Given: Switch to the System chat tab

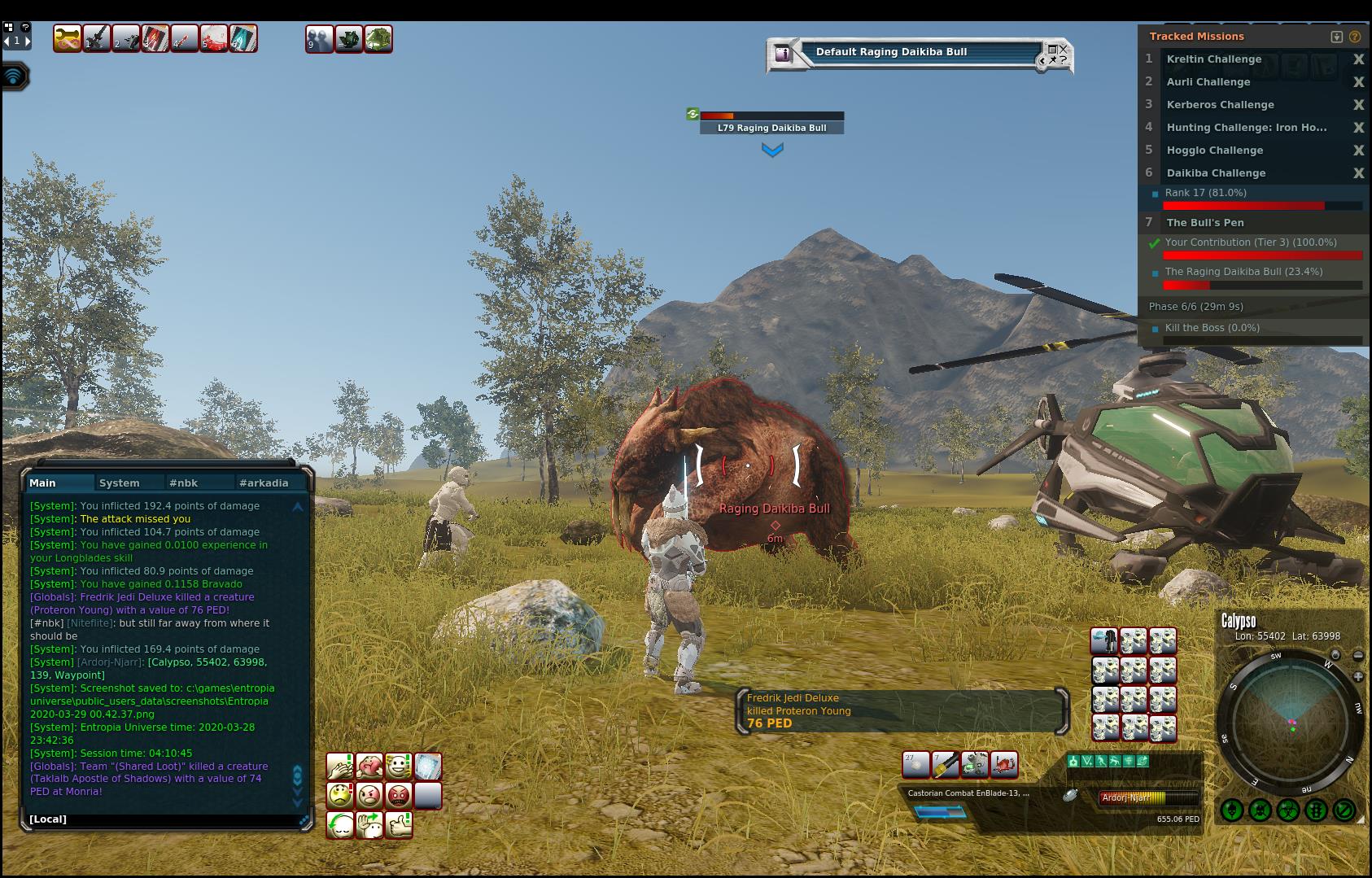Looking at the screenshot, I should [x=119, y=483].
